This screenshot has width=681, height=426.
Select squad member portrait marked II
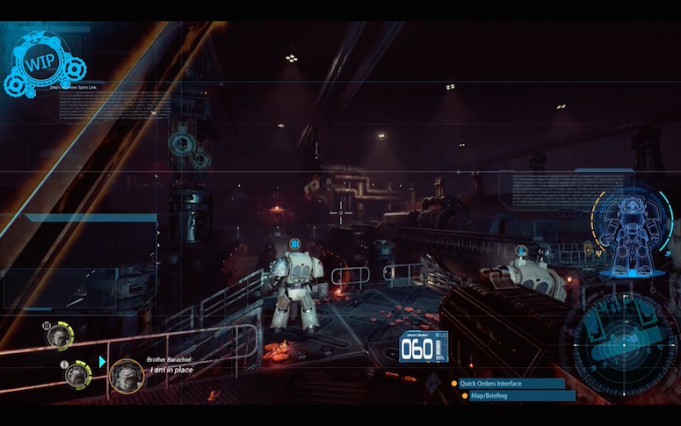coord(76,374)
